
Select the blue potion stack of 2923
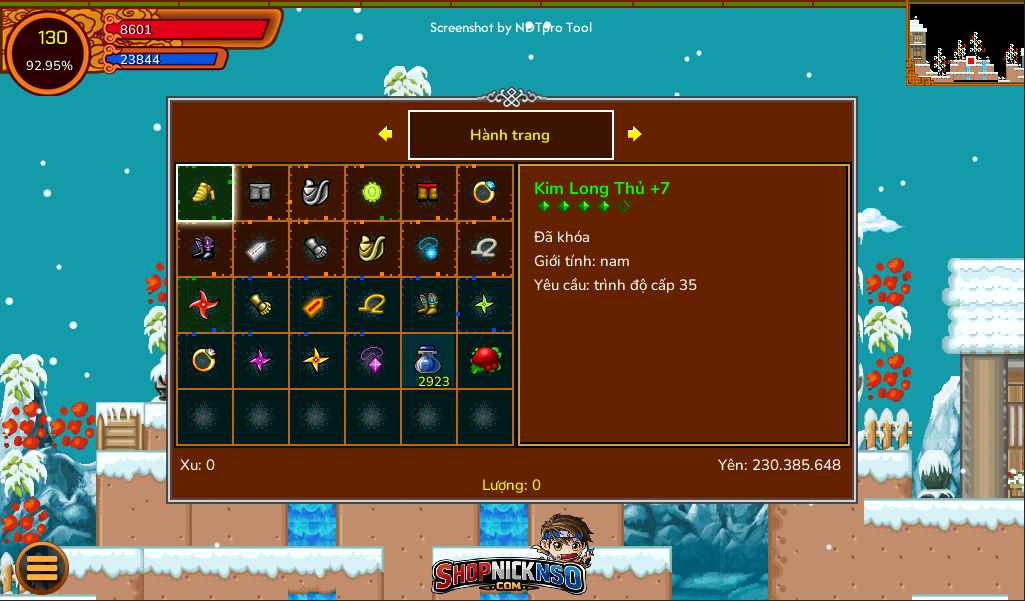(x=429, y=361)
